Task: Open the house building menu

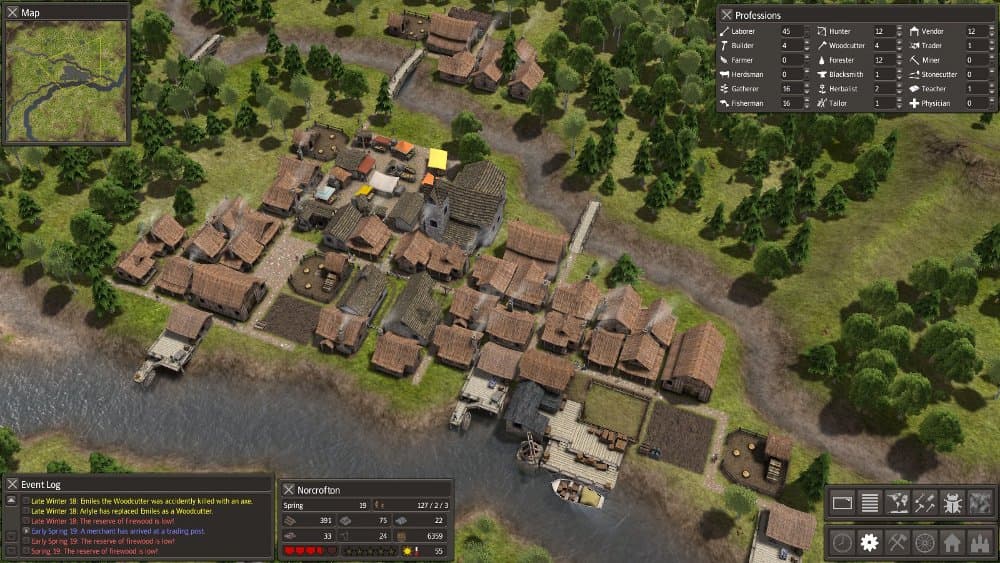Action: coord(953,542)
